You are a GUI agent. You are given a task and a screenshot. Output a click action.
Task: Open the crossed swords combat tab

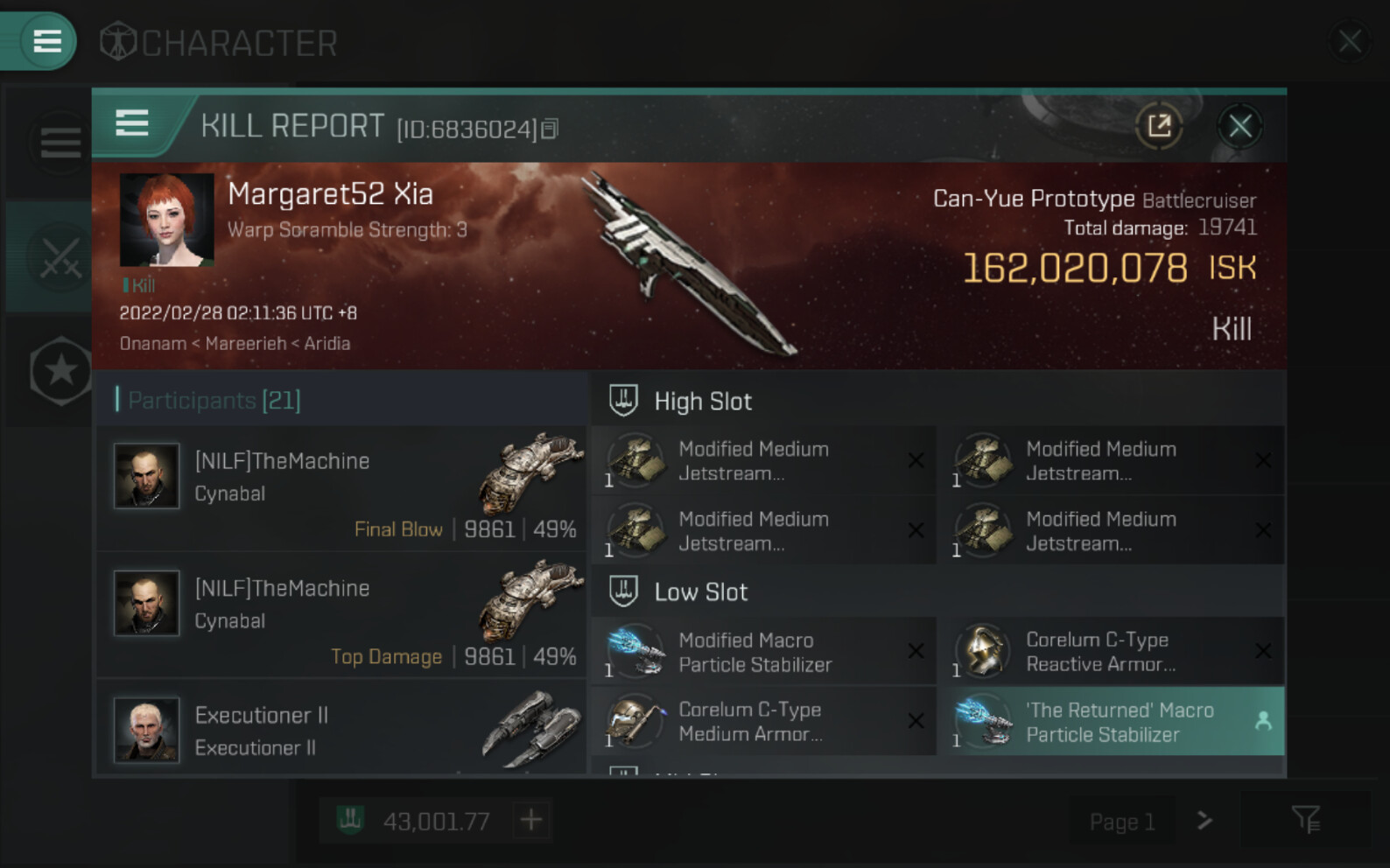[x=60, y=257]
